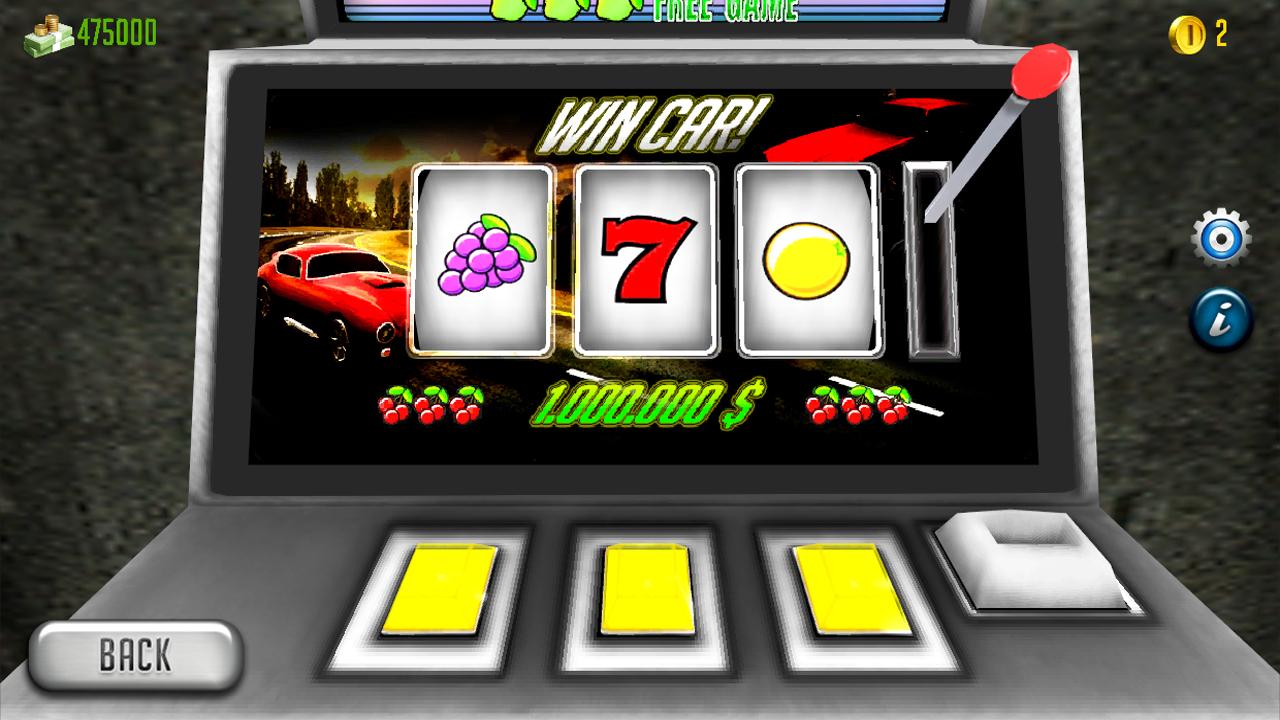Select the red 7 symbol on the middle reel

click(x=644, y=260)
